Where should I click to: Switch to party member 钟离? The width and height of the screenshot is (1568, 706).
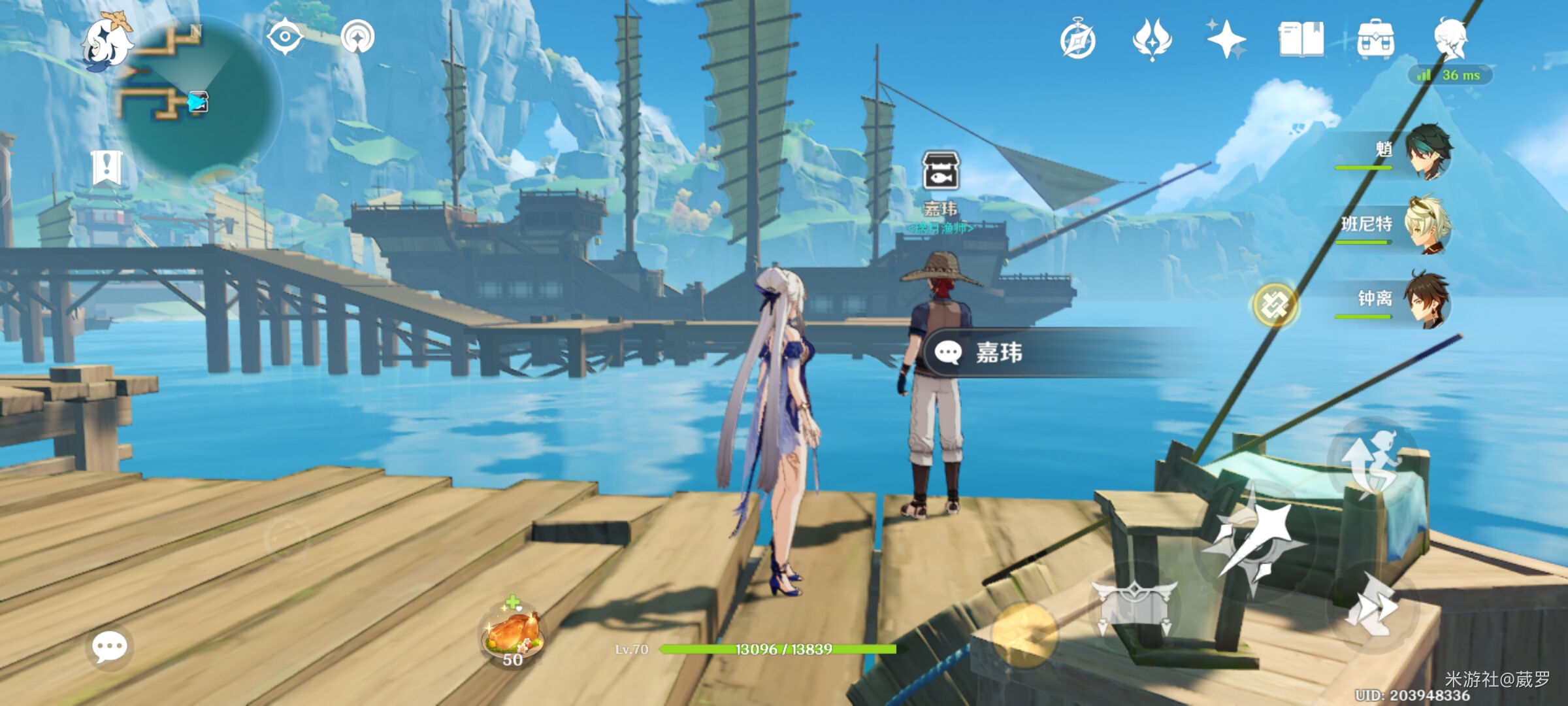pos(1428,301)
